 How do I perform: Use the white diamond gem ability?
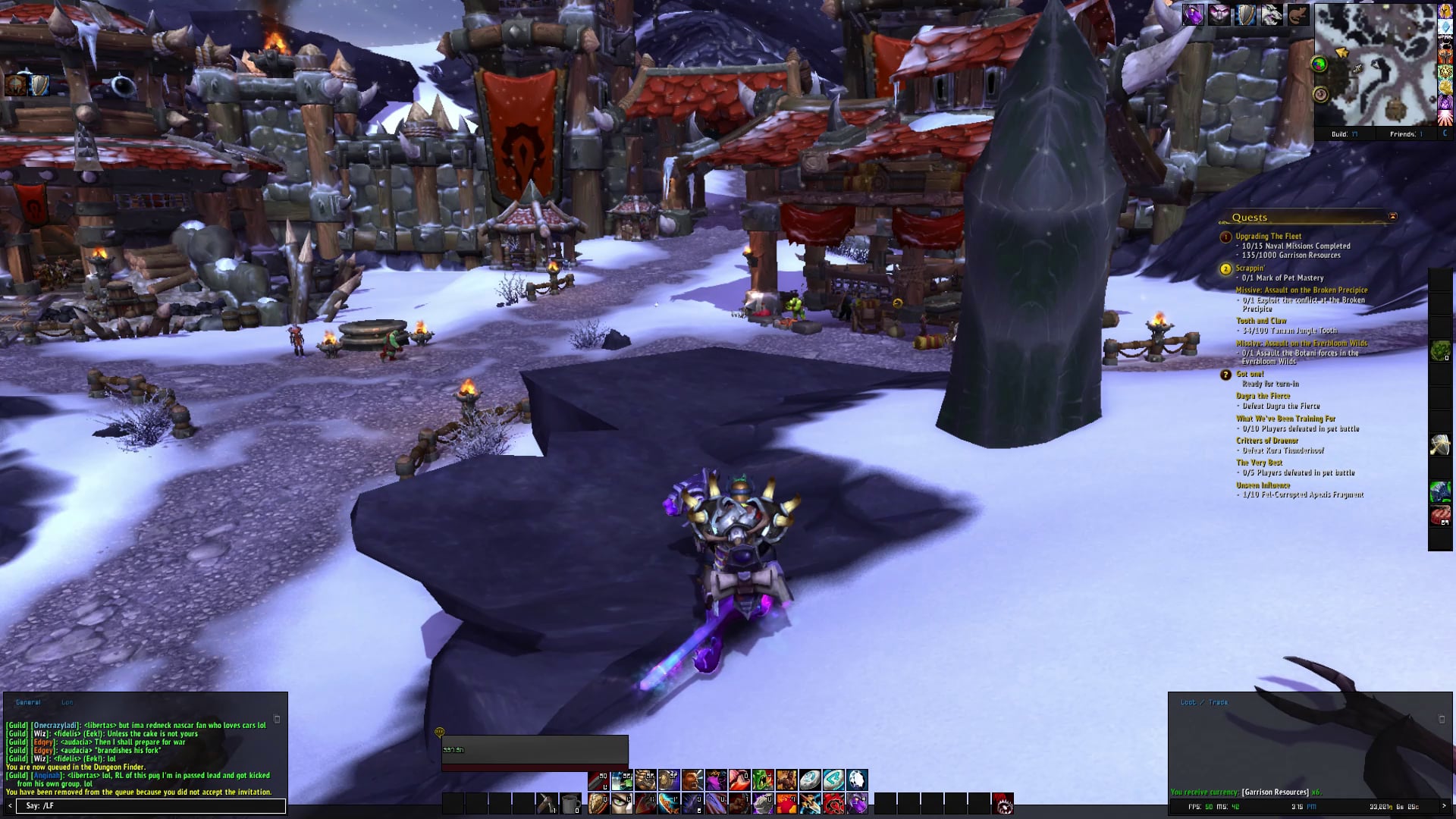[857, 780]
